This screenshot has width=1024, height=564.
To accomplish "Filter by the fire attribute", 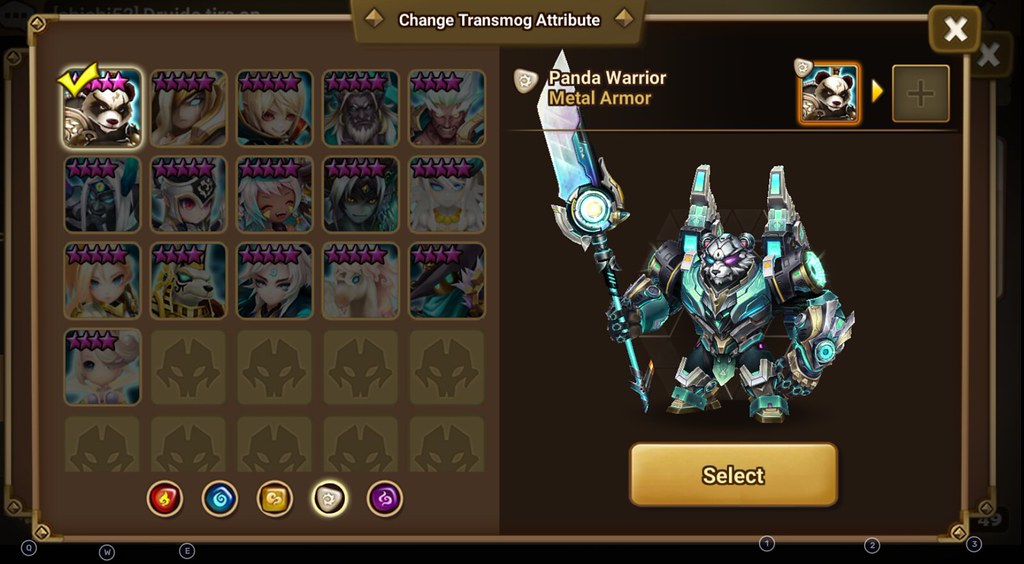I will 164,498.
